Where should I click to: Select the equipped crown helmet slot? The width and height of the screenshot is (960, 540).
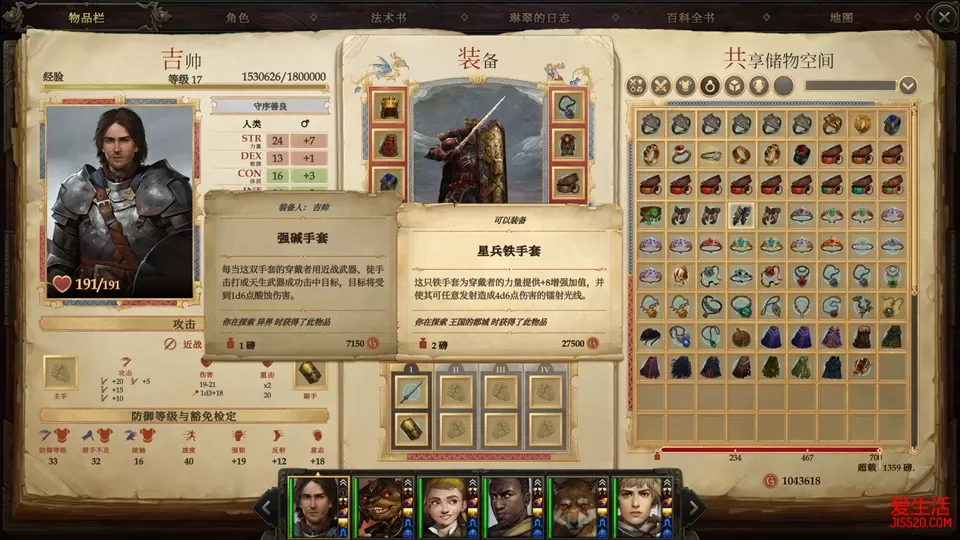click(x=388, y=105)
